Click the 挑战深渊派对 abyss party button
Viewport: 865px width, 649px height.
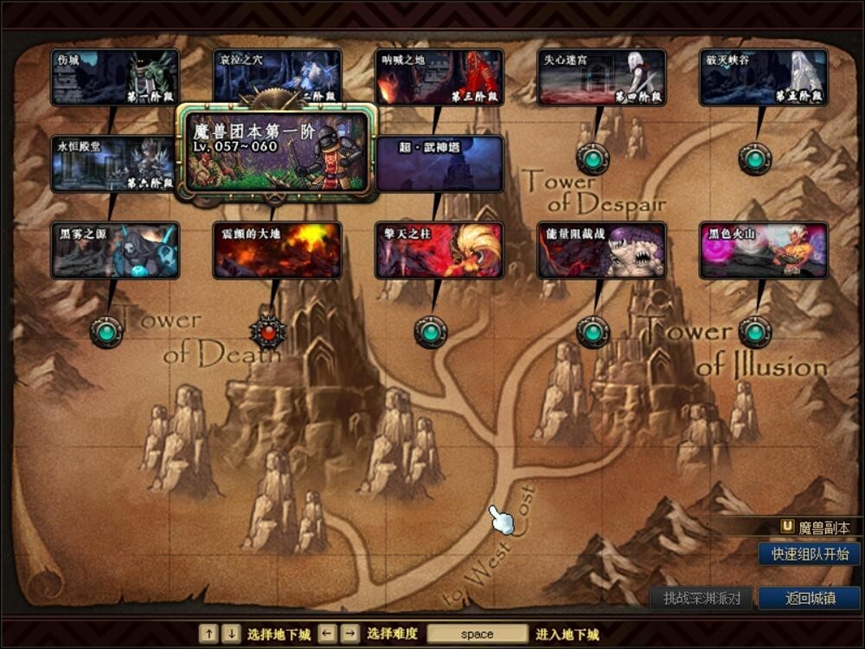702,598
